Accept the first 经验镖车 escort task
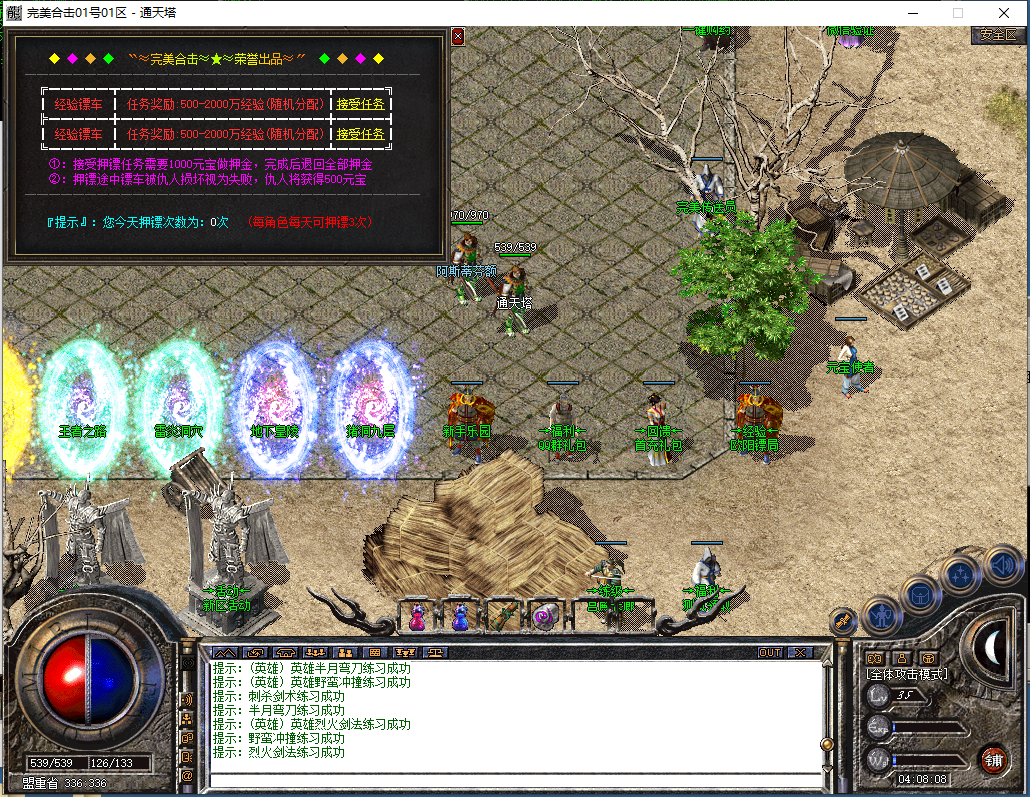Image resolution: width=1030 pixels, height=797 pixels. (x=360, y=104)
